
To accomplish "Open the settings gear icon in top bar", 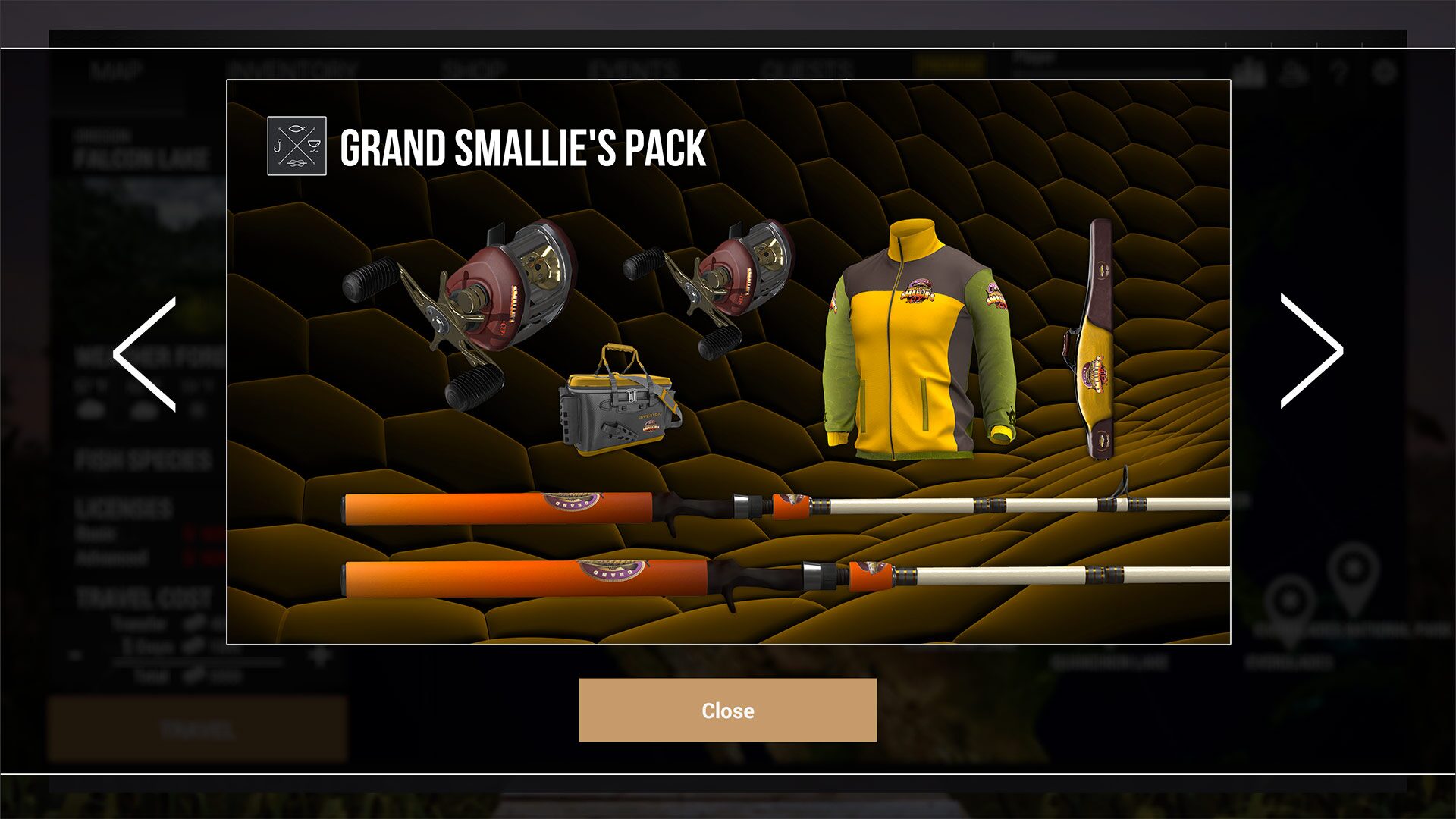I will point(1384,72).
